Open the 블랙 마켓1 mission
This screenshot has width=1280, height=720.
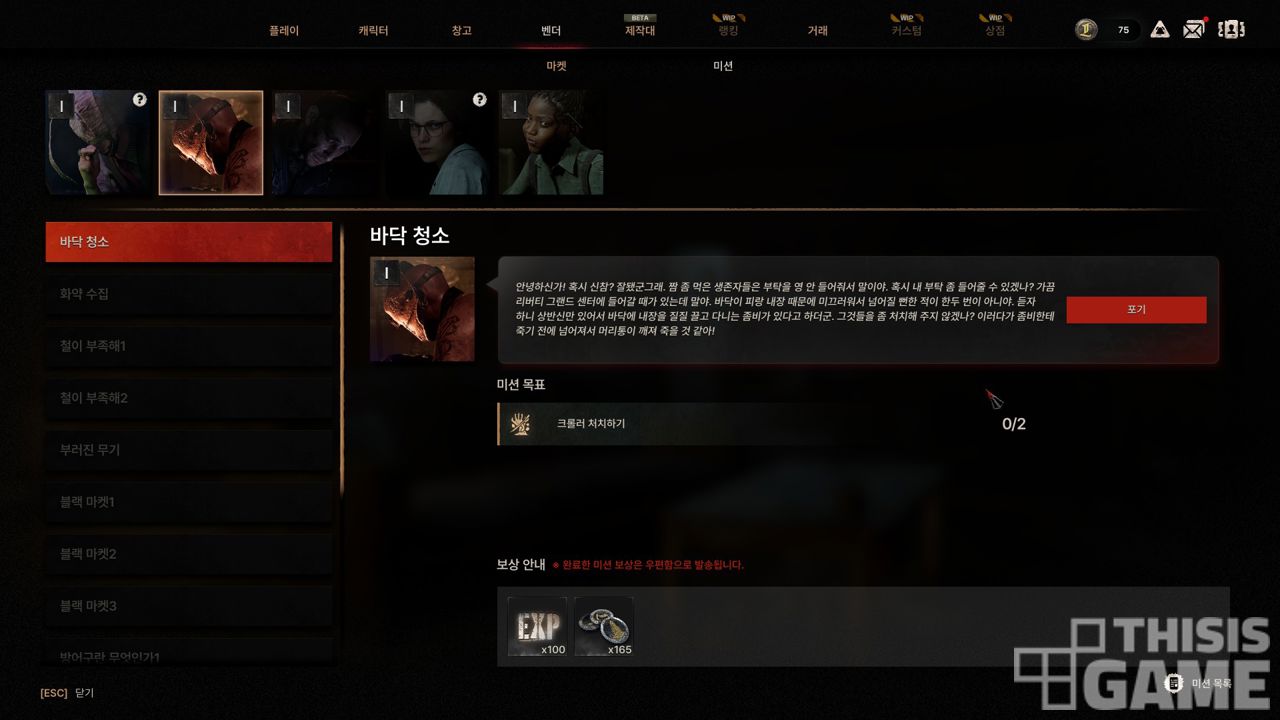point(189,502)
